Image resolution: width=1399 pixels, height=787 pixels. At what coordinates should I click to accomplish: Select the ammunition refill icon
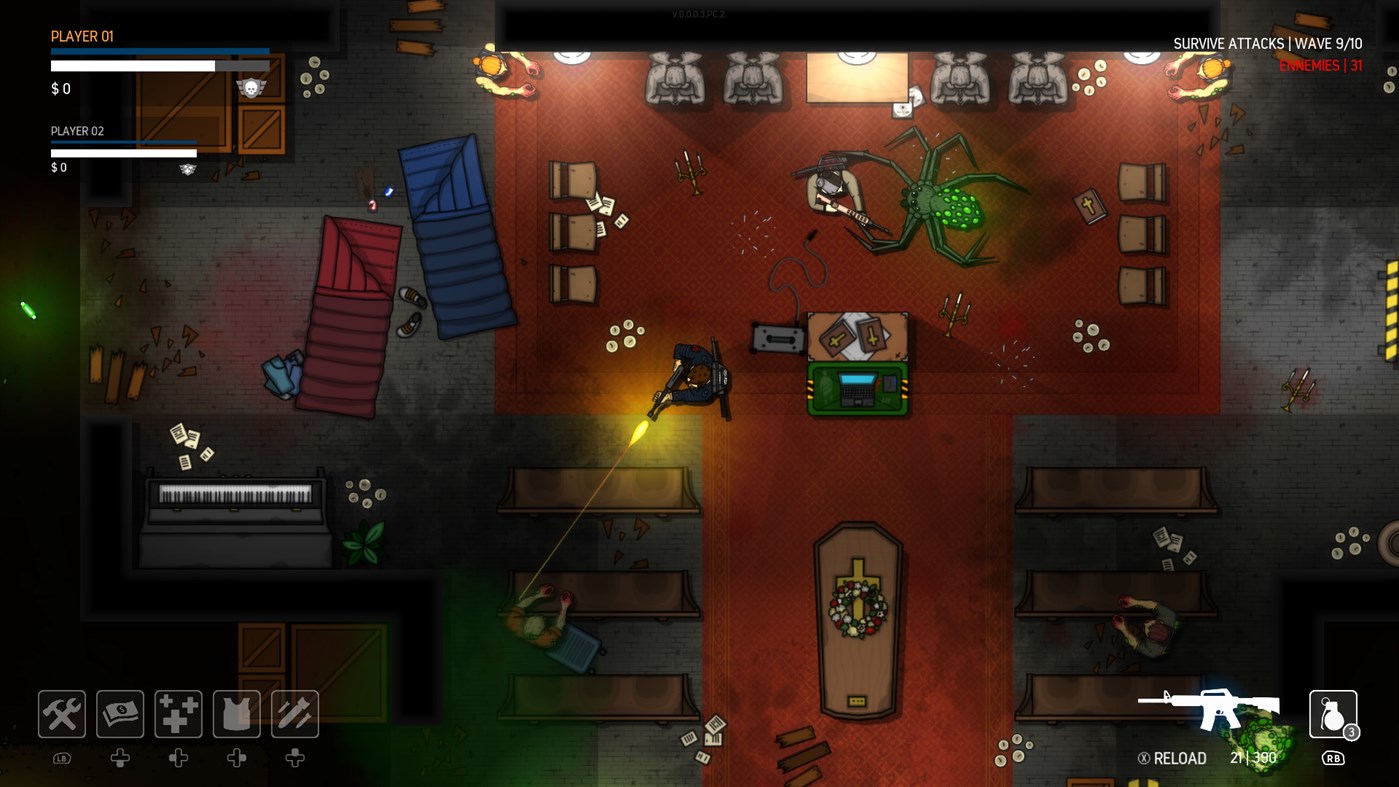click(295, 713)
